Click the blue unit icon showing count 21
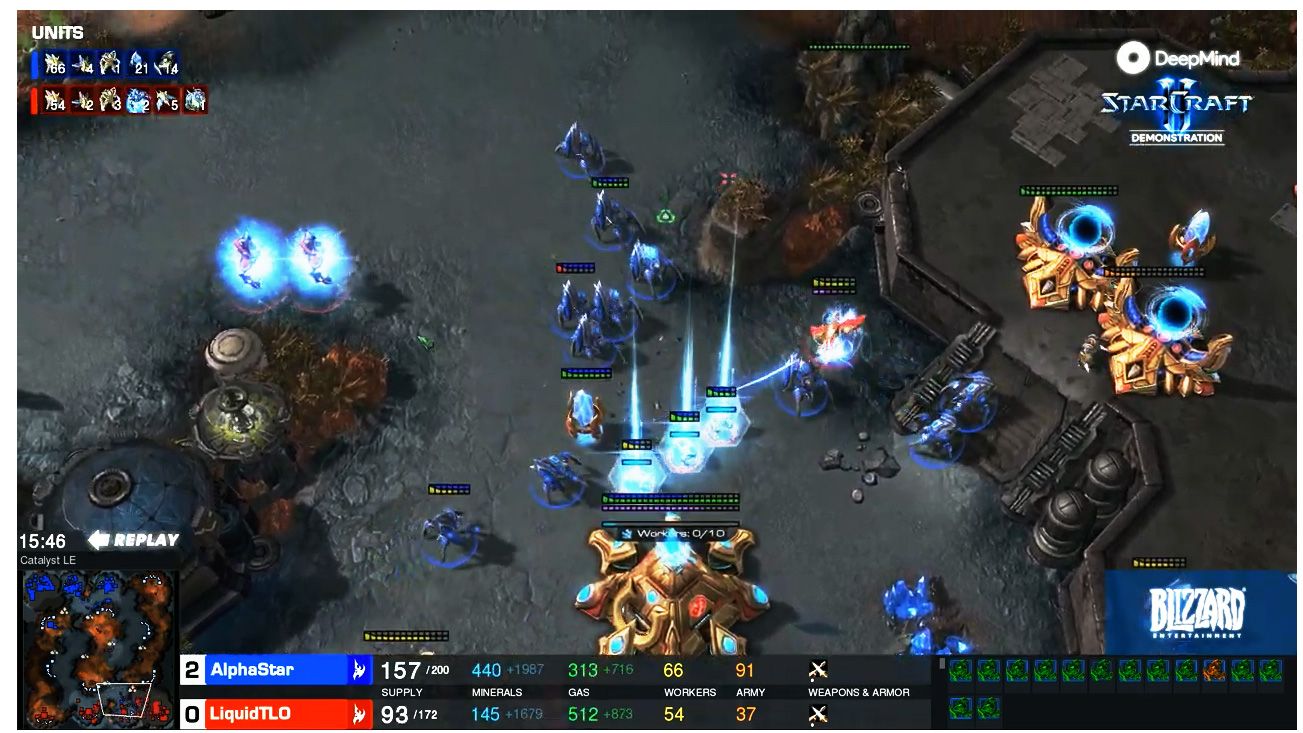This screenshot has width=1303, height=733. [139, 63]
